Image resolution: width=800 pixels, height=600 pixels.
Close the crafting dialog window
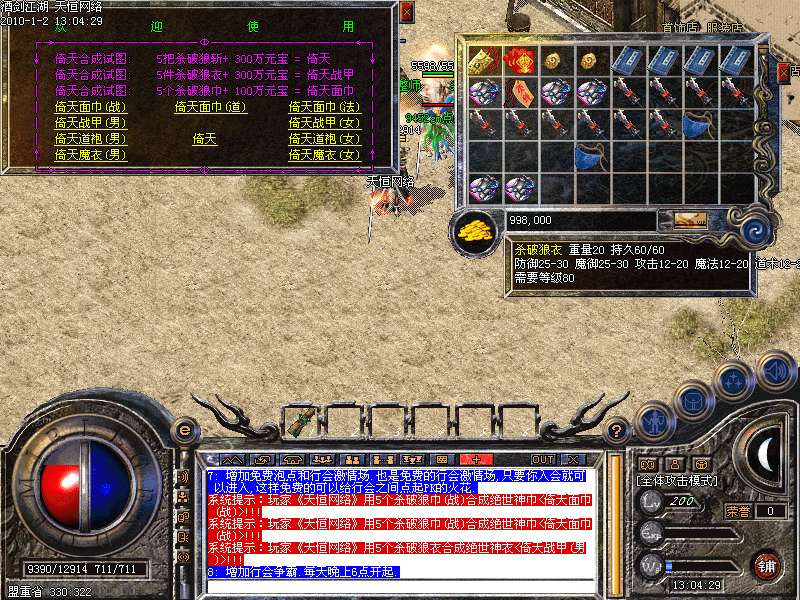coord(405,12)
